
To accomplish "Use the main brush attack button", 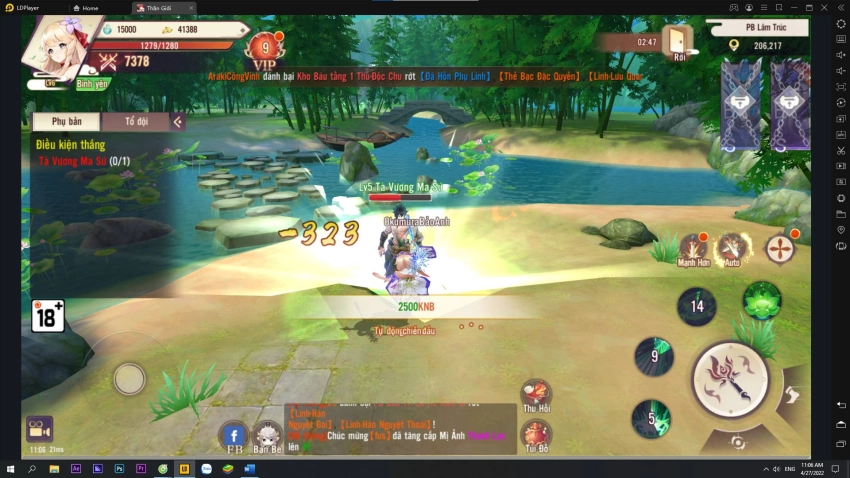I will pyautogui.click(x=730, y=379).
